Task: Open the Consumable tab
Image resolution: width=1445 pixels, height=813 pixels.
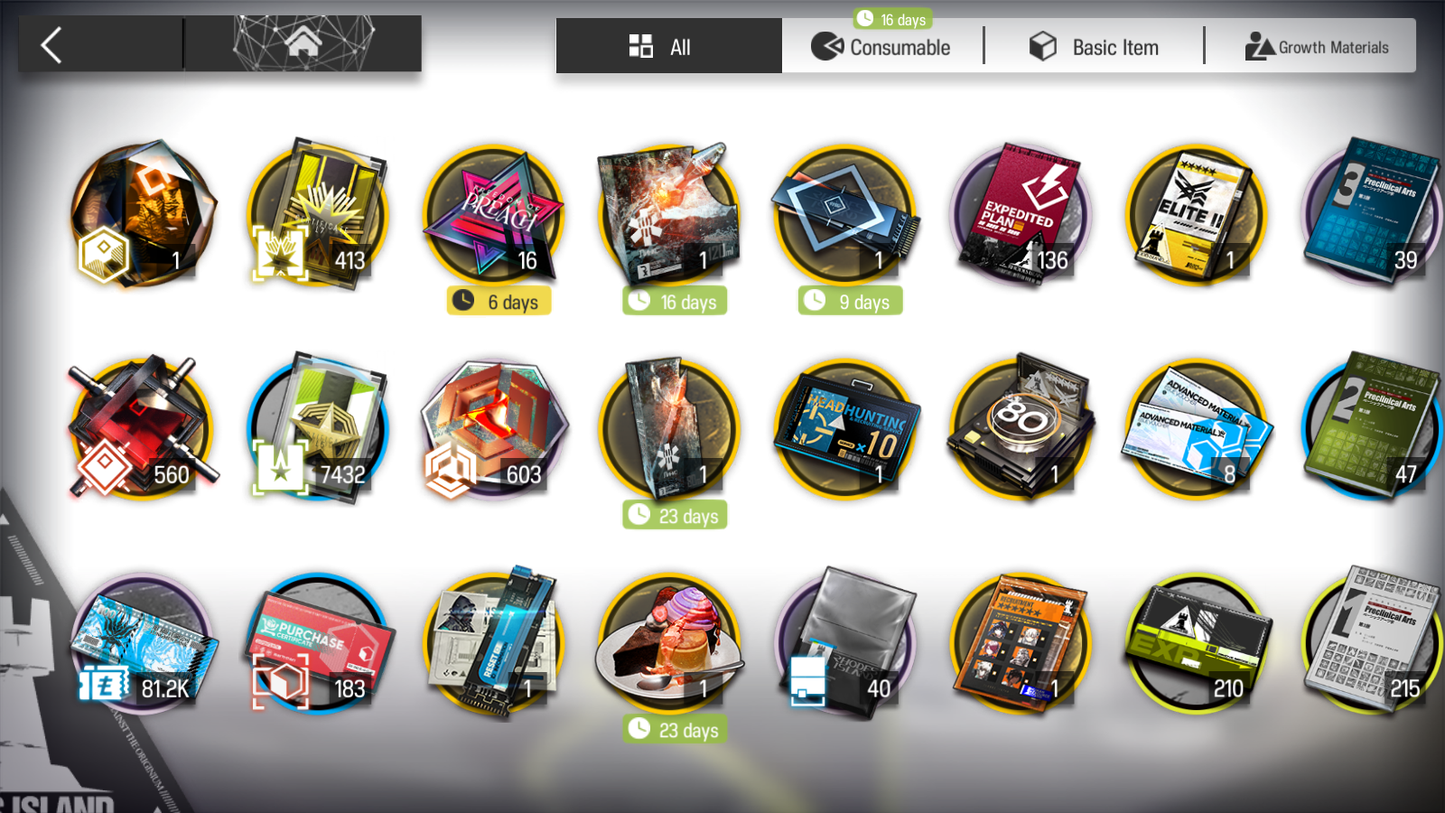Action: pos(882,47)
